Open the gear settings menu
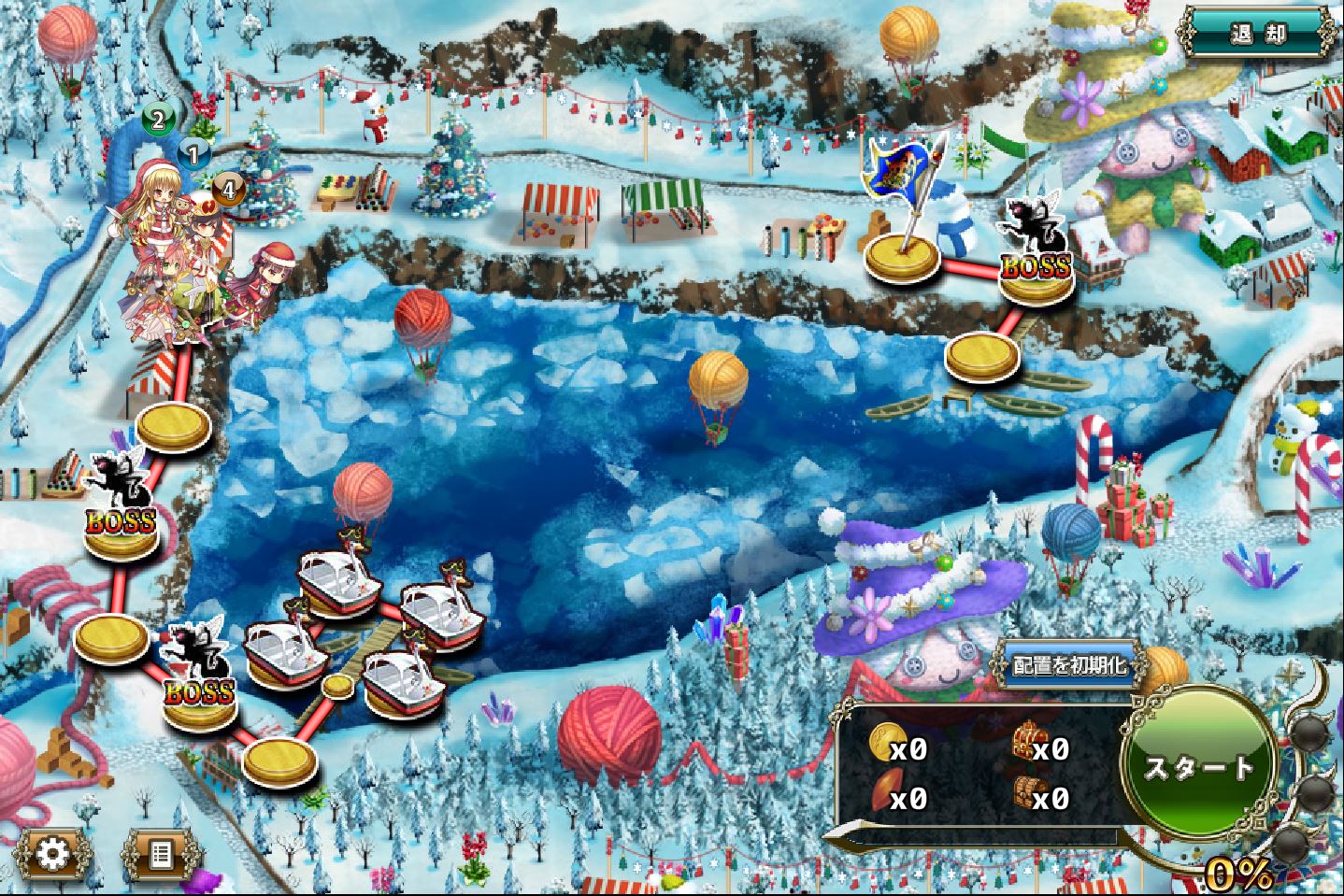The image size is (1344, 896). click(x=53, y=854)
